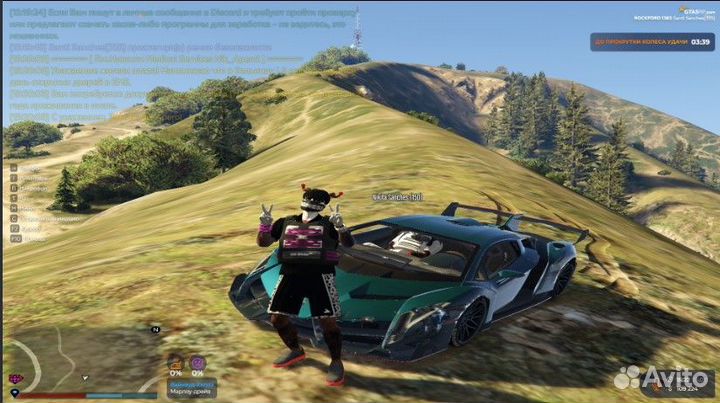
Task: Open the wheel of fortune timer banner
Action: pyautogui.click(x=651, y=43)
